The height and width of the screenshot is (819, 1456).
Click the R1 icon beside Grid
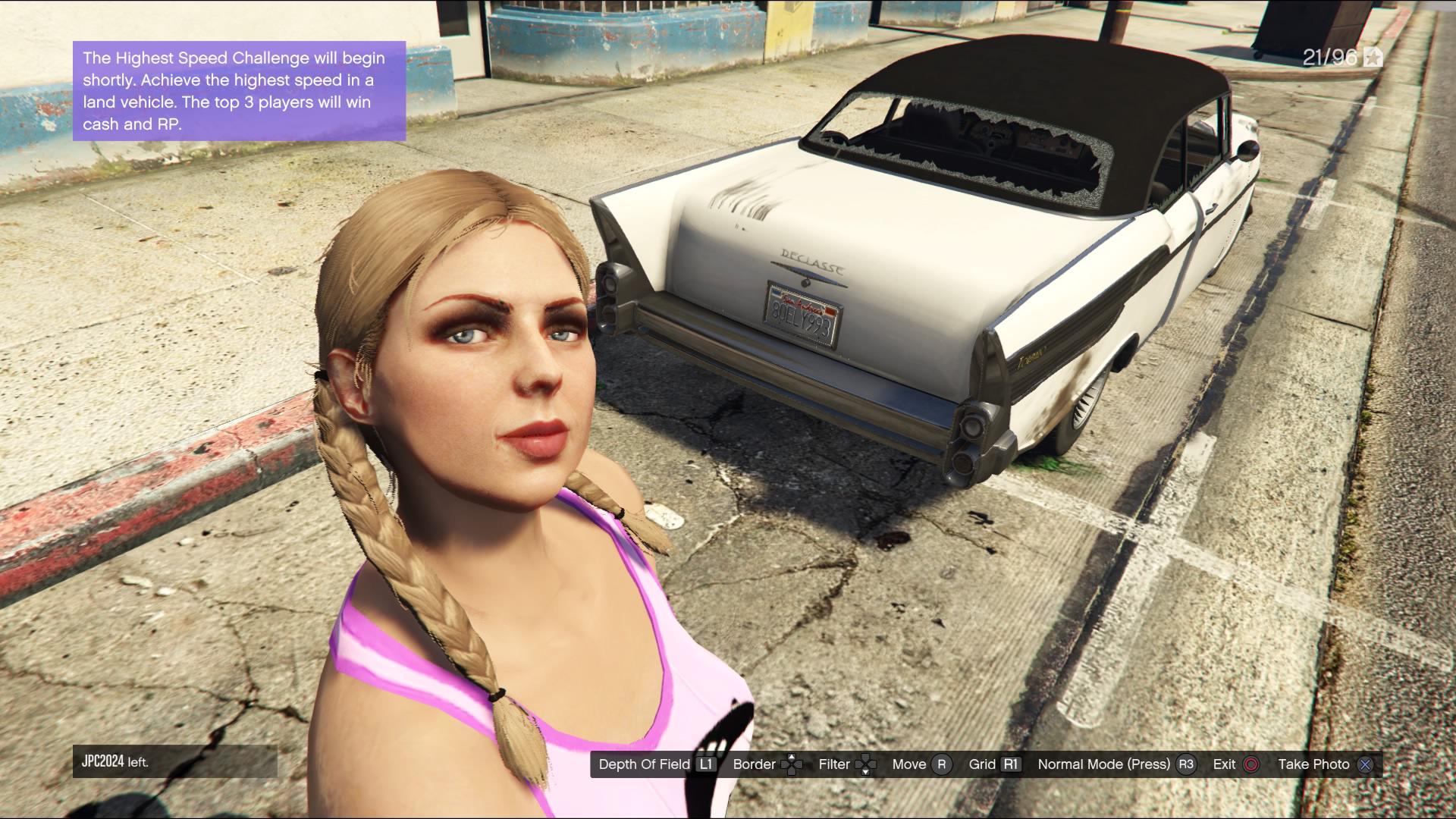pos(1011,764)
